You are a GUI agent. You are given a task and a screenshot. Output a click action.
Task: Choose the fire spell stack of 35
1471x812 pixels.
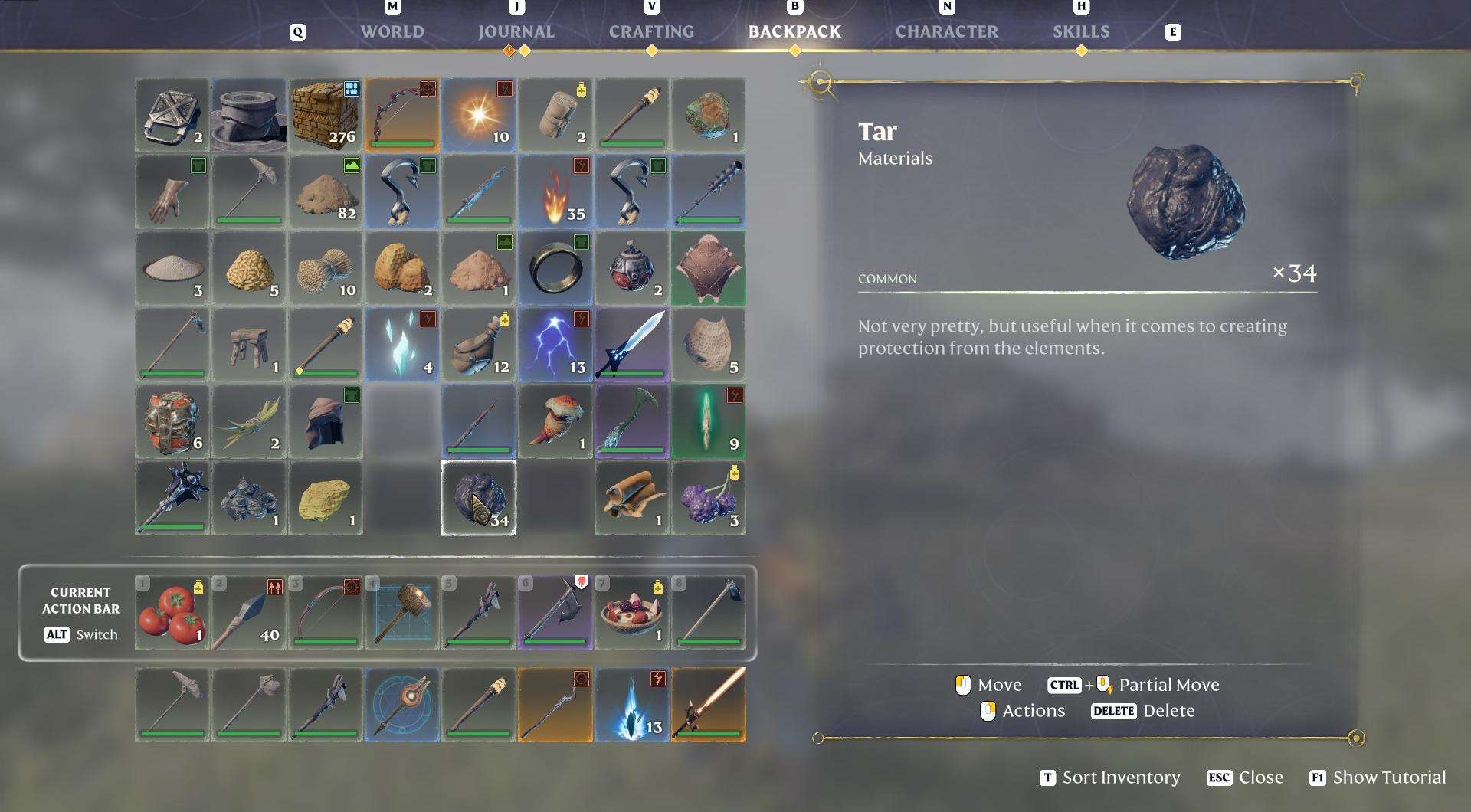point(555,192)
